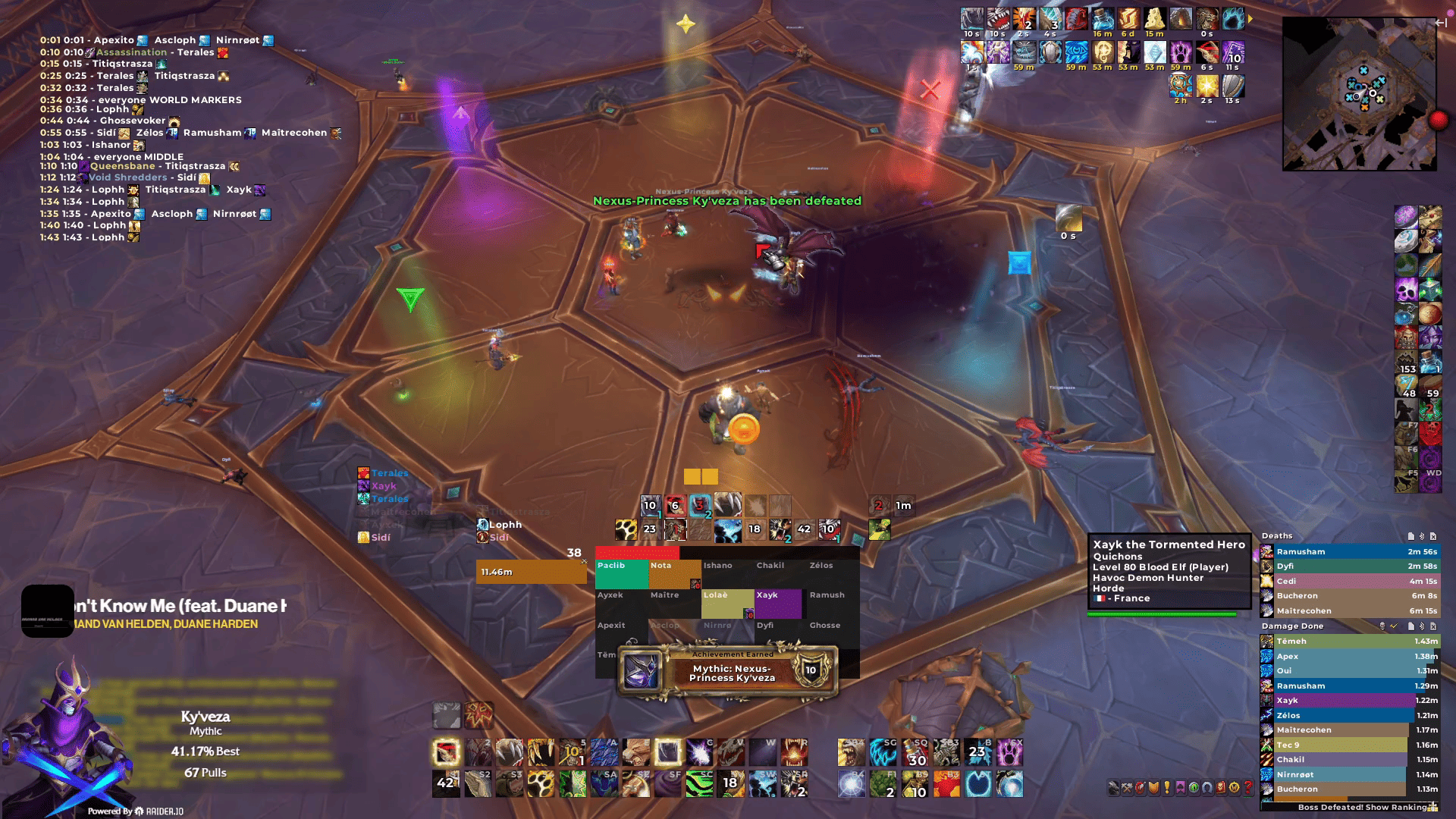Image resolution: width=1456 pixels, height=819 pixels.
Task: Click the minimap in the top-right corner
Action: [x=1359, y=94]
